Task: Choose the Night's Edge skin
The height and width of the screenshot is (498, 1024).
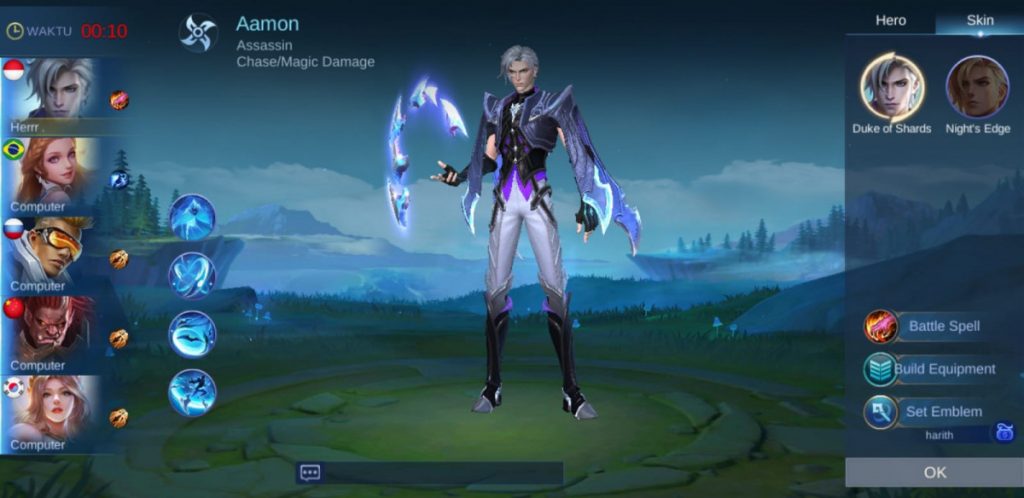Action: pos(977,87)
